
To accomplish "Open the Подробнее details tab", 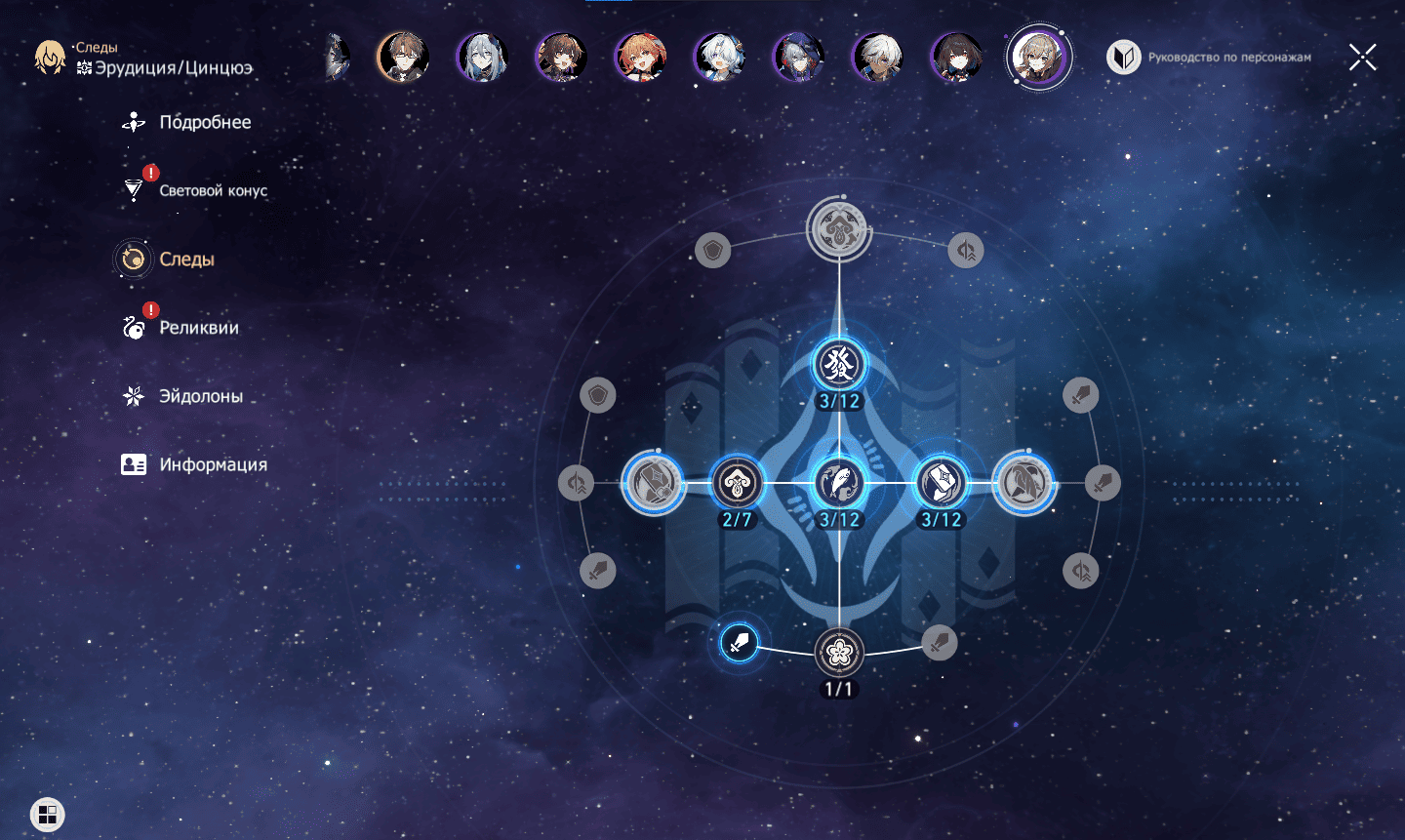I will [x=204, y=122].
